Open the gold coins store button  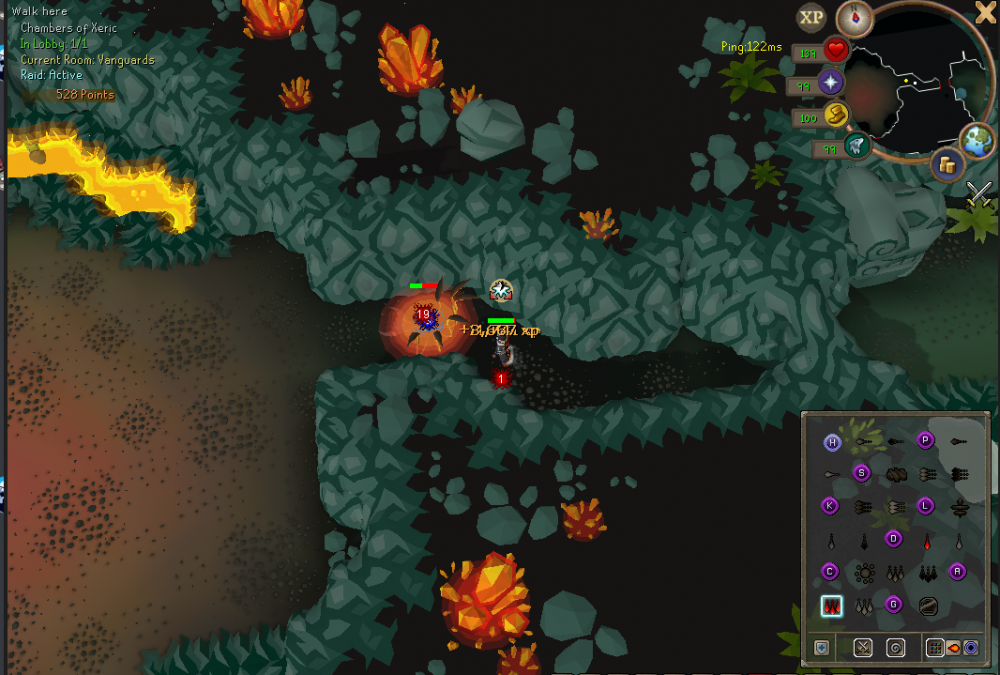pos(946,165)
